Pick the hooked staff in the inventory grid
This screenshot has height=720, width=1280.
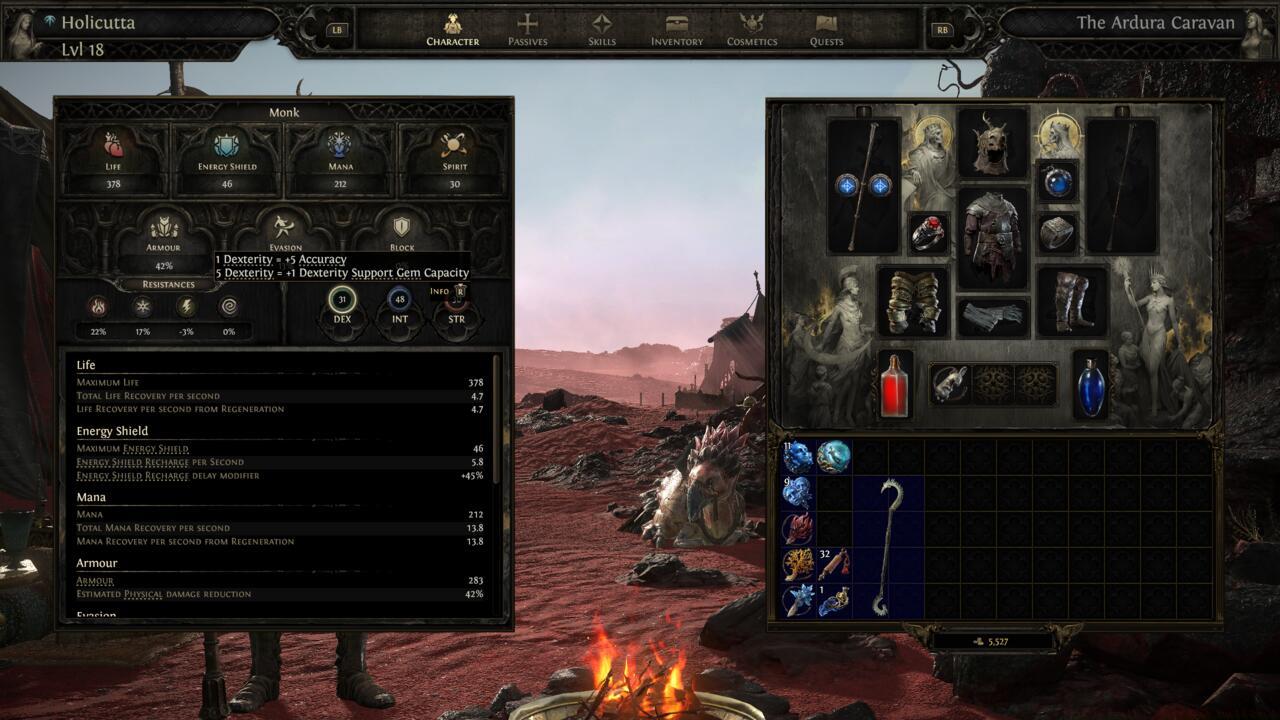click(887, 547)
